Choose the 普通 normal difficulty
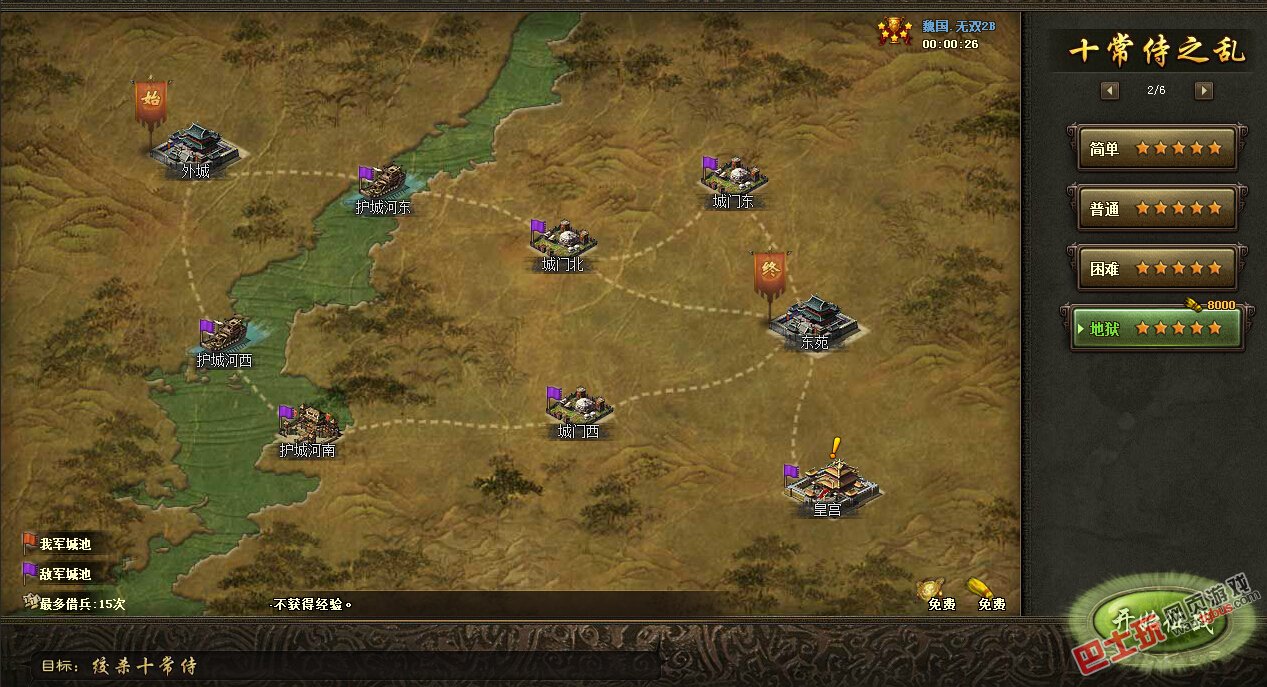The height and width of the screenshot is (687, 1267). click(x=1154, y=209)
